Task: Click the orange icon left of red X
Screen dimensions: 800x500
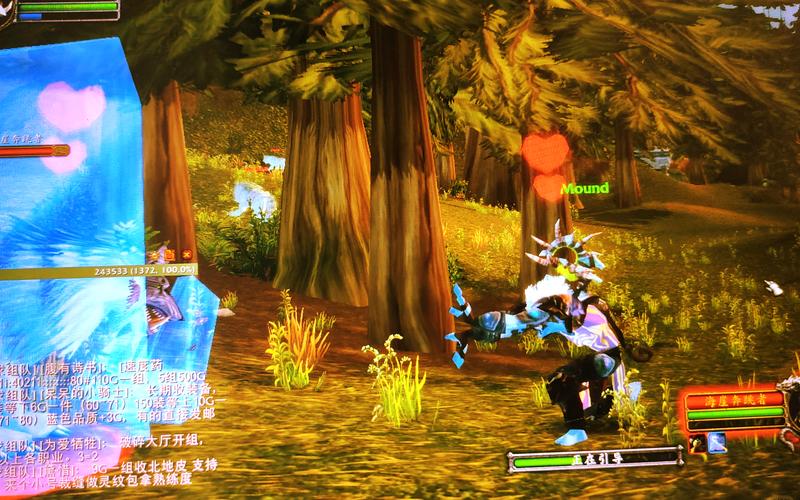Action: pos(169,256)
